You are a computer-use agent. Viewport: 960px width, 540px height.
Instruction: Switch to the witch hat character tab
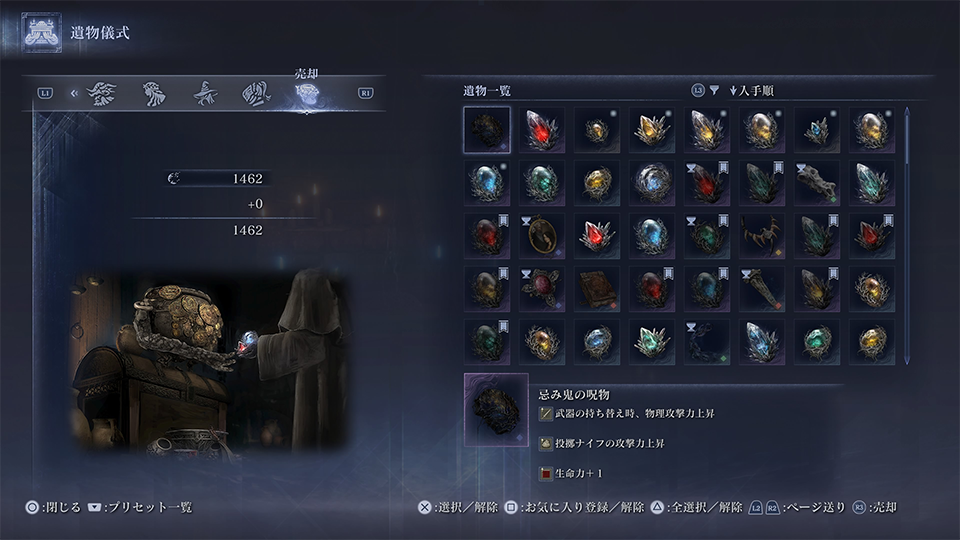pyautogui.click(x=205, y=93)
